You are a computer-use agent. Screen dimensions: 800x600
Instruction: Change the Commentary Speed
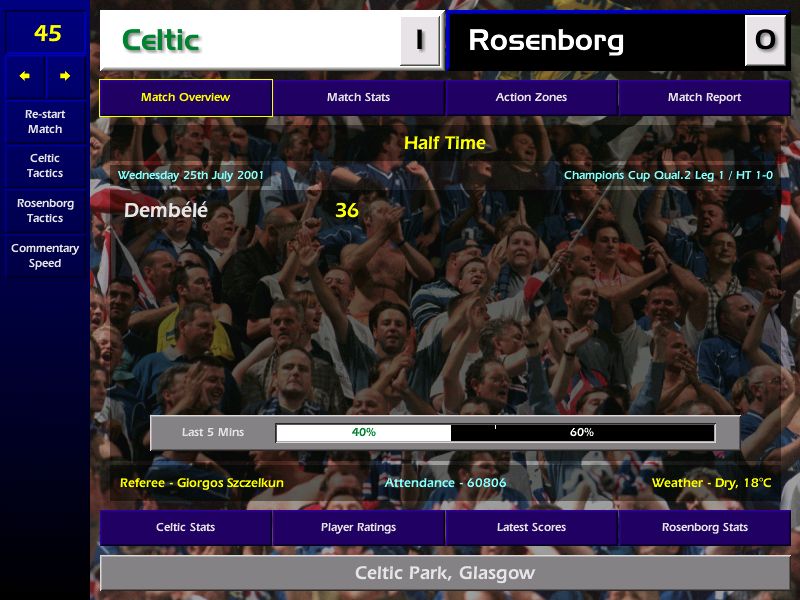point(45,256)
